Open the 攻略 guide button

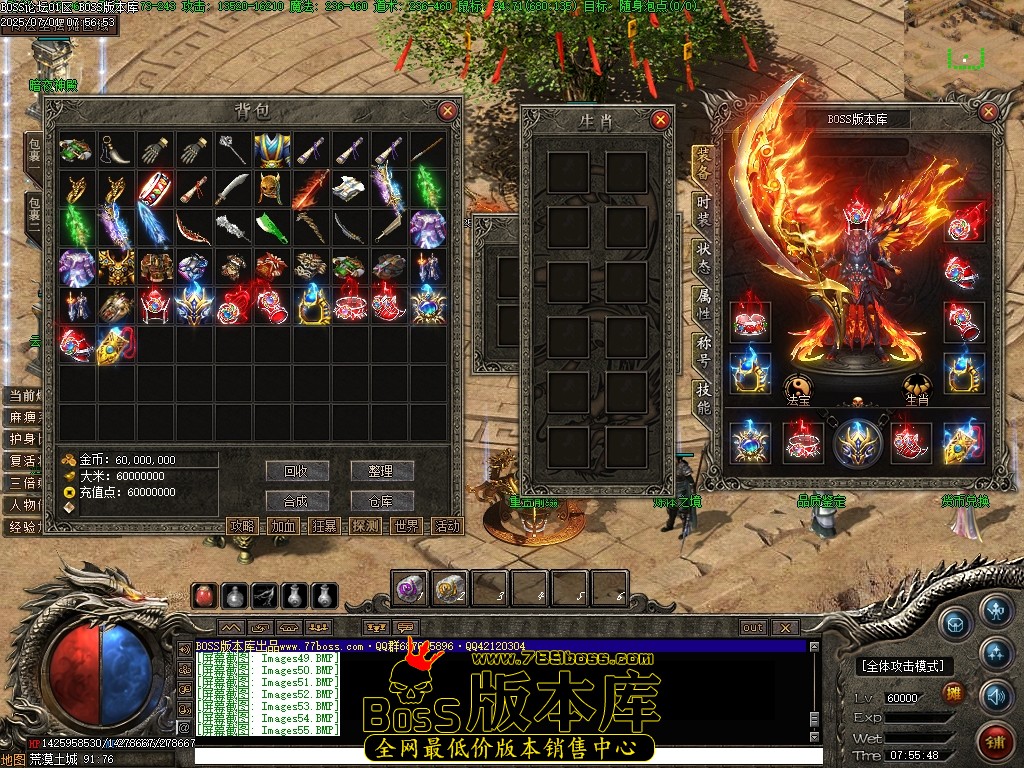tap(243, 526)
